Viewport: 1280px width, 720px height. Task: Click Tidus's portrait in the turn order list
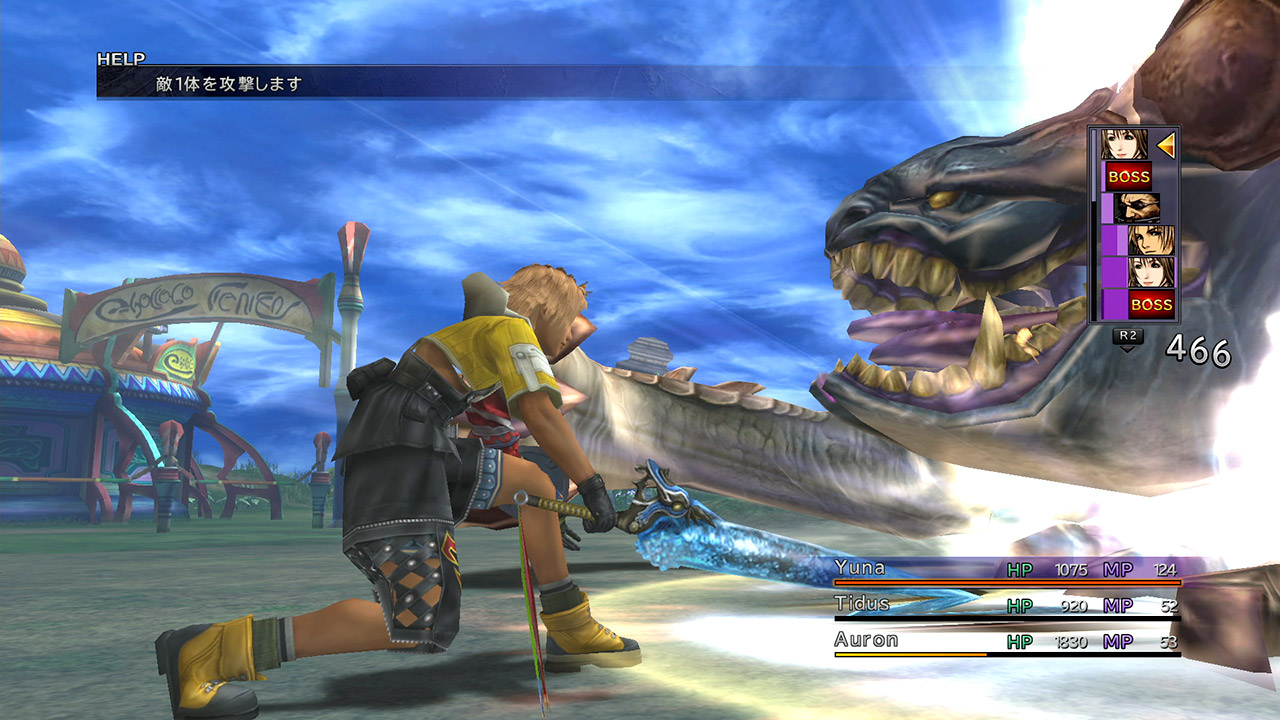click(1152, 240)
